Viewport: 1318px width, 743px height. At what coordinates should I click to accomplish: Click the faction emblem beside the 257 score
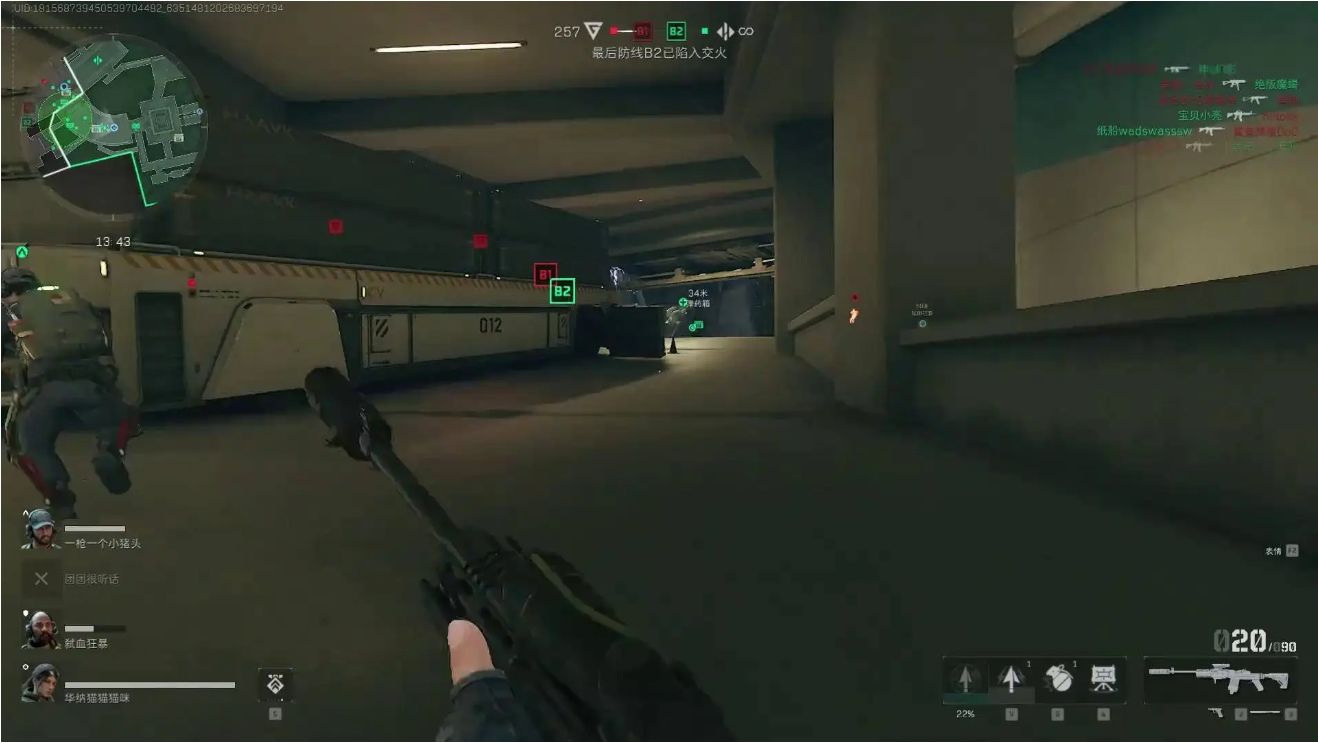pyautogui.click(x=594, y=31)
